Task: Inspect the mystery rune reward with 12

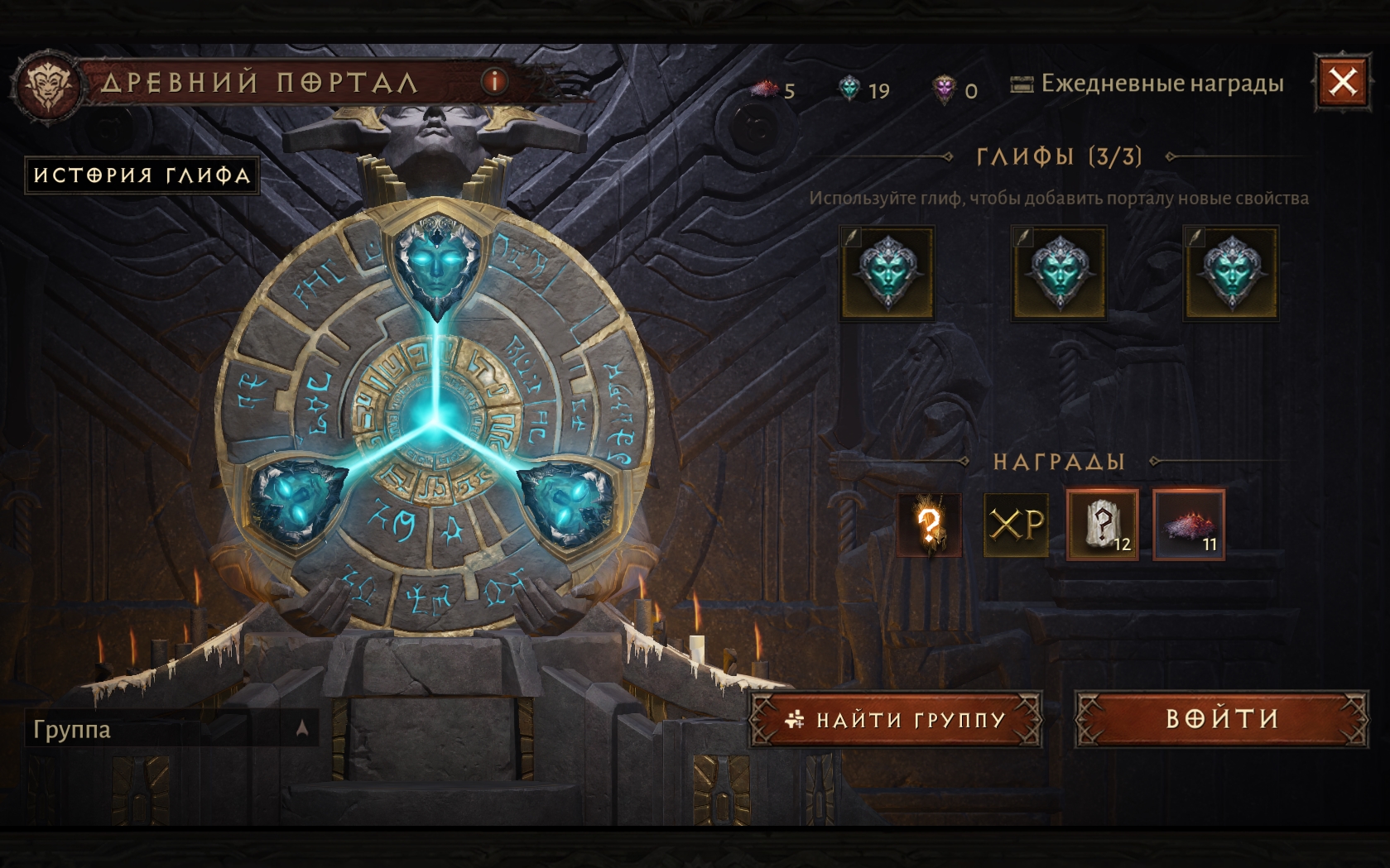Action: (x=1102, y=525)
